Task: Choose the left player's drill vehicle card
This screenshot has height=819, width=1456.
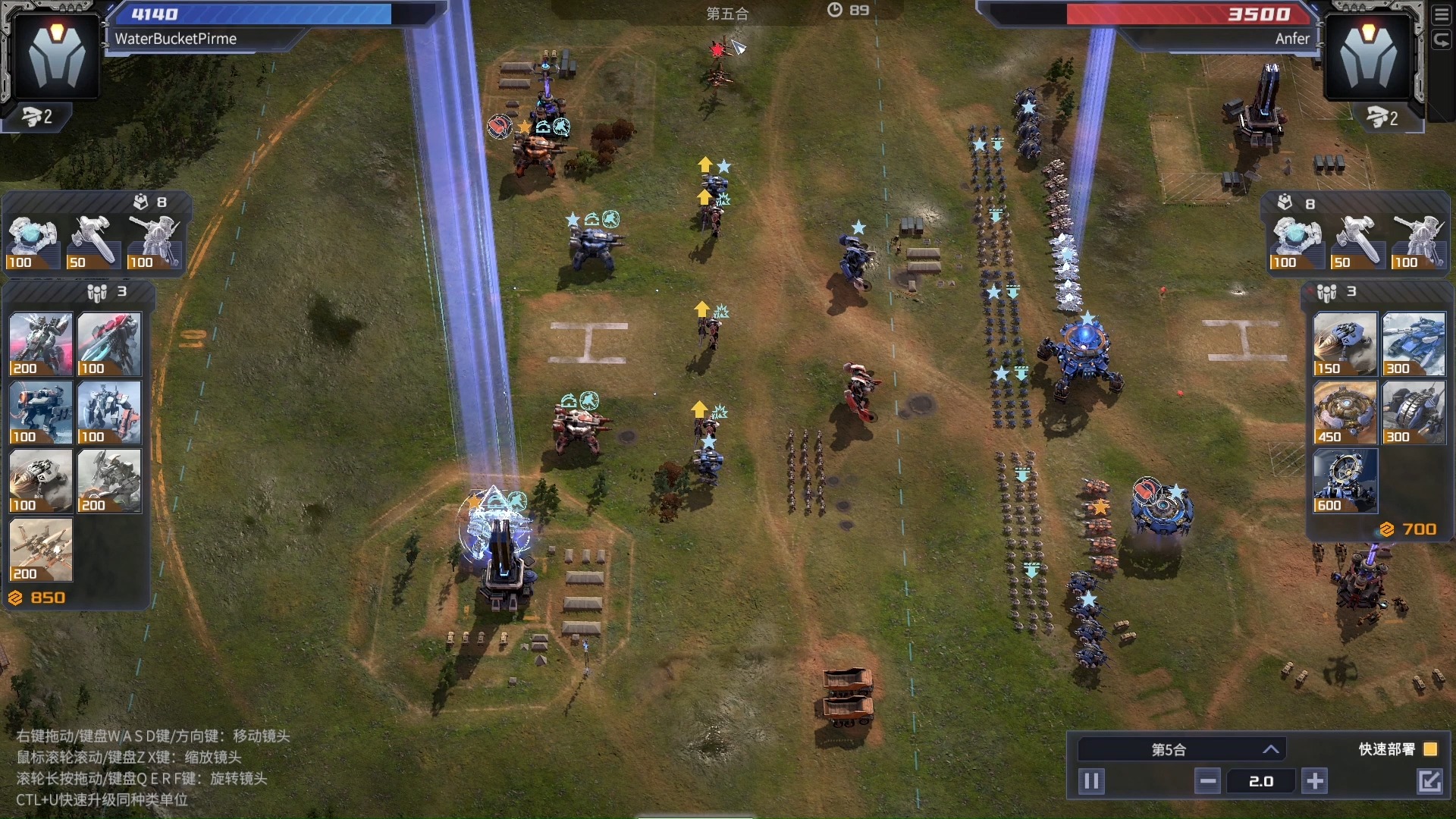Action: tap(41, 482)
